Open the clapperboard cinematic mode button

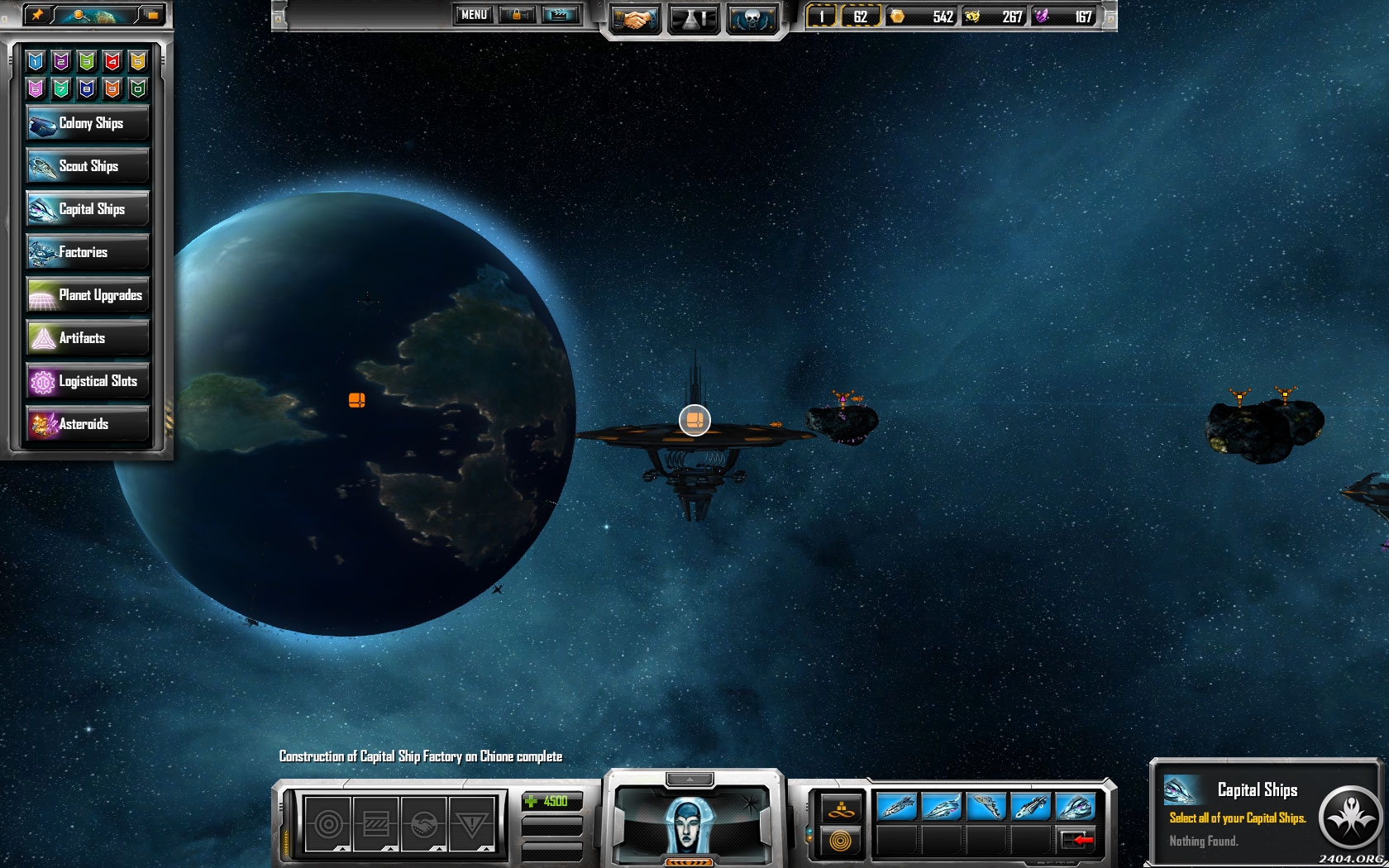click(560, 15)
